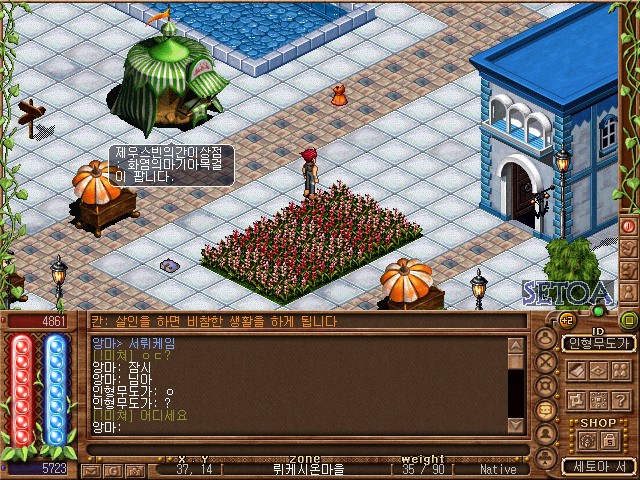
Task: Open the SHOP padlock icon
Action: 609,440
